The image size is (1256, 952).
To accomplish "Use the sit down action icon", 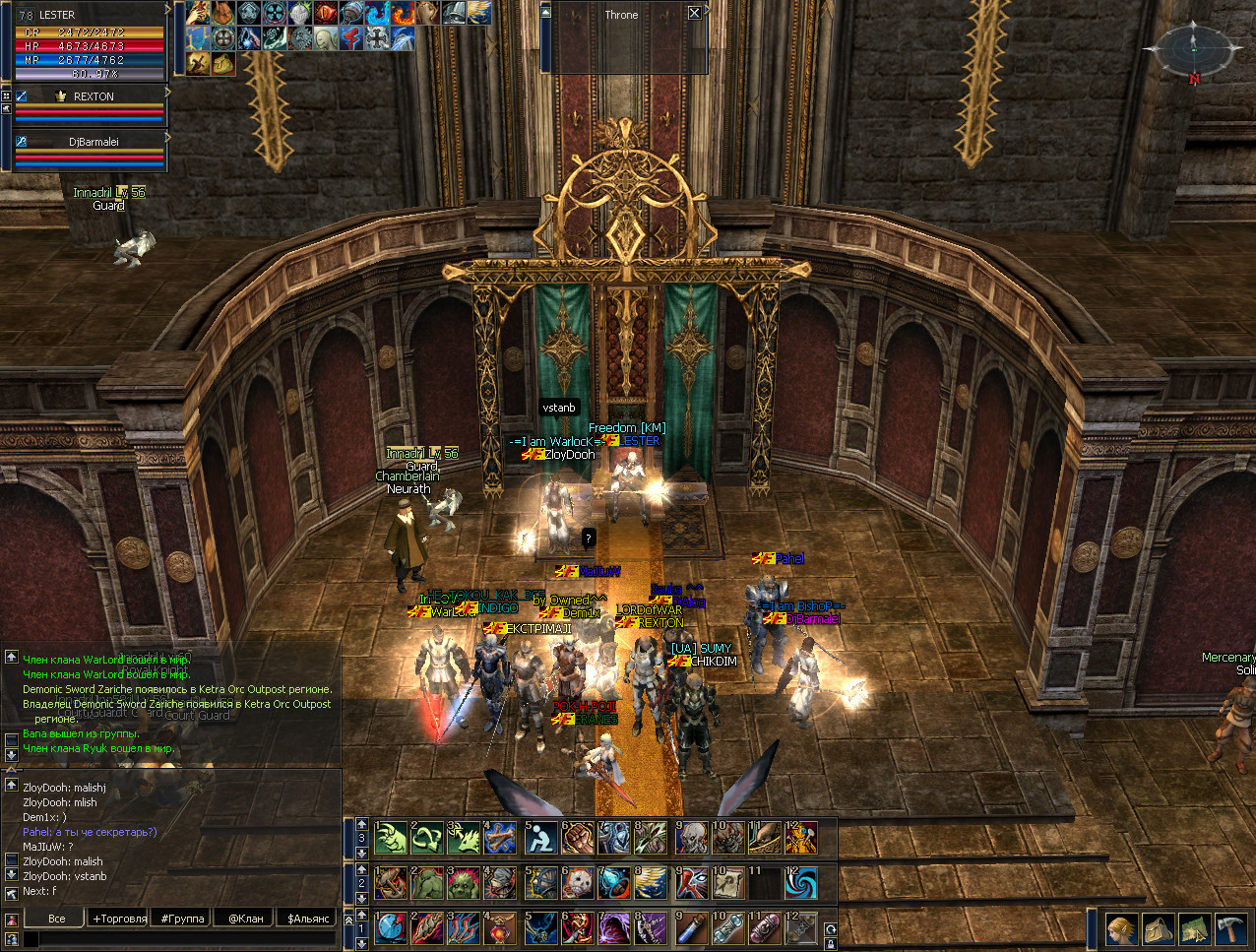I will (x=539, y=838).
